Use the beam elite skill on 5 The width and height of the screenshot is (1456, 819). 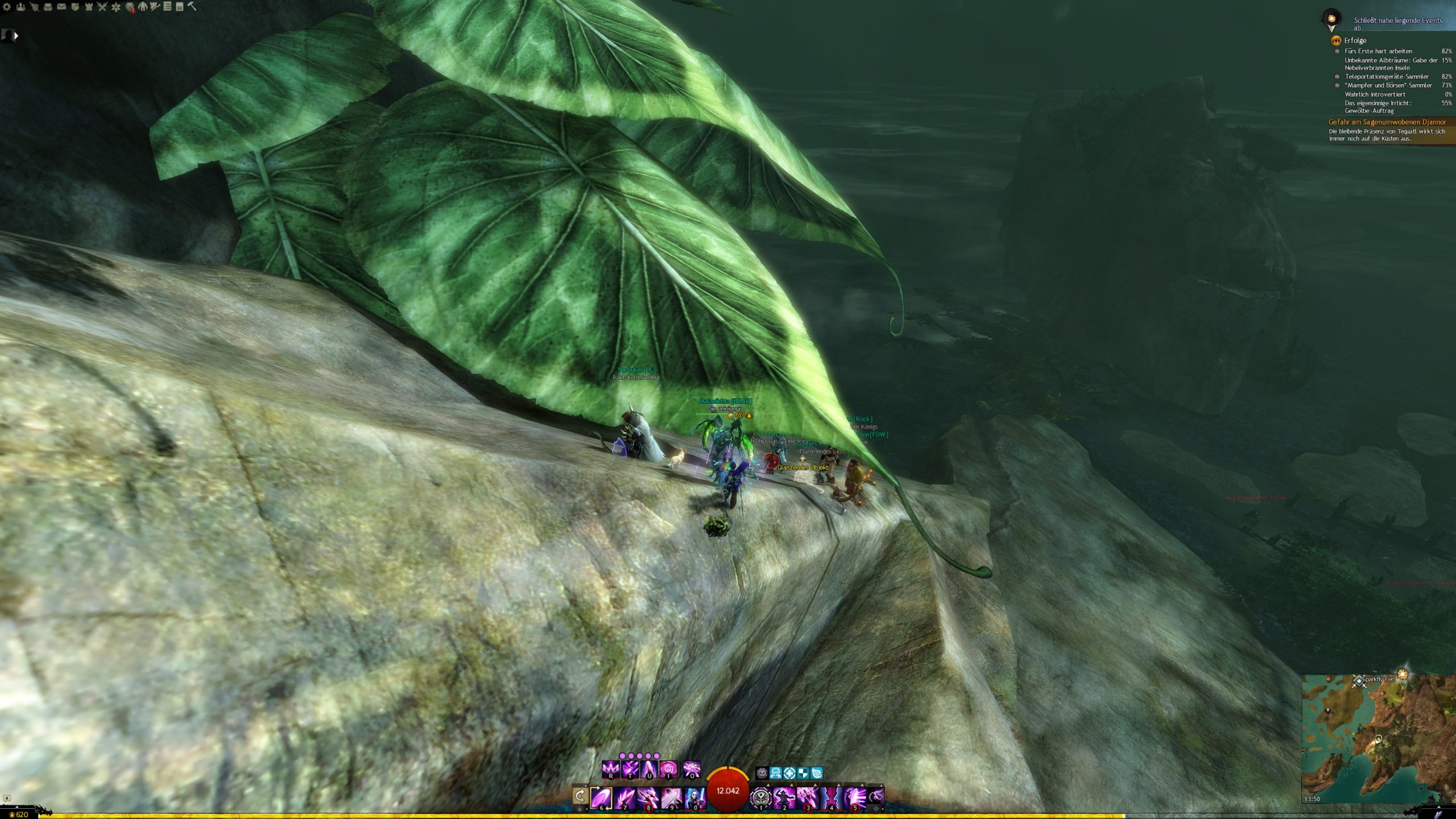pyautogui.click(x=855, y=797)
